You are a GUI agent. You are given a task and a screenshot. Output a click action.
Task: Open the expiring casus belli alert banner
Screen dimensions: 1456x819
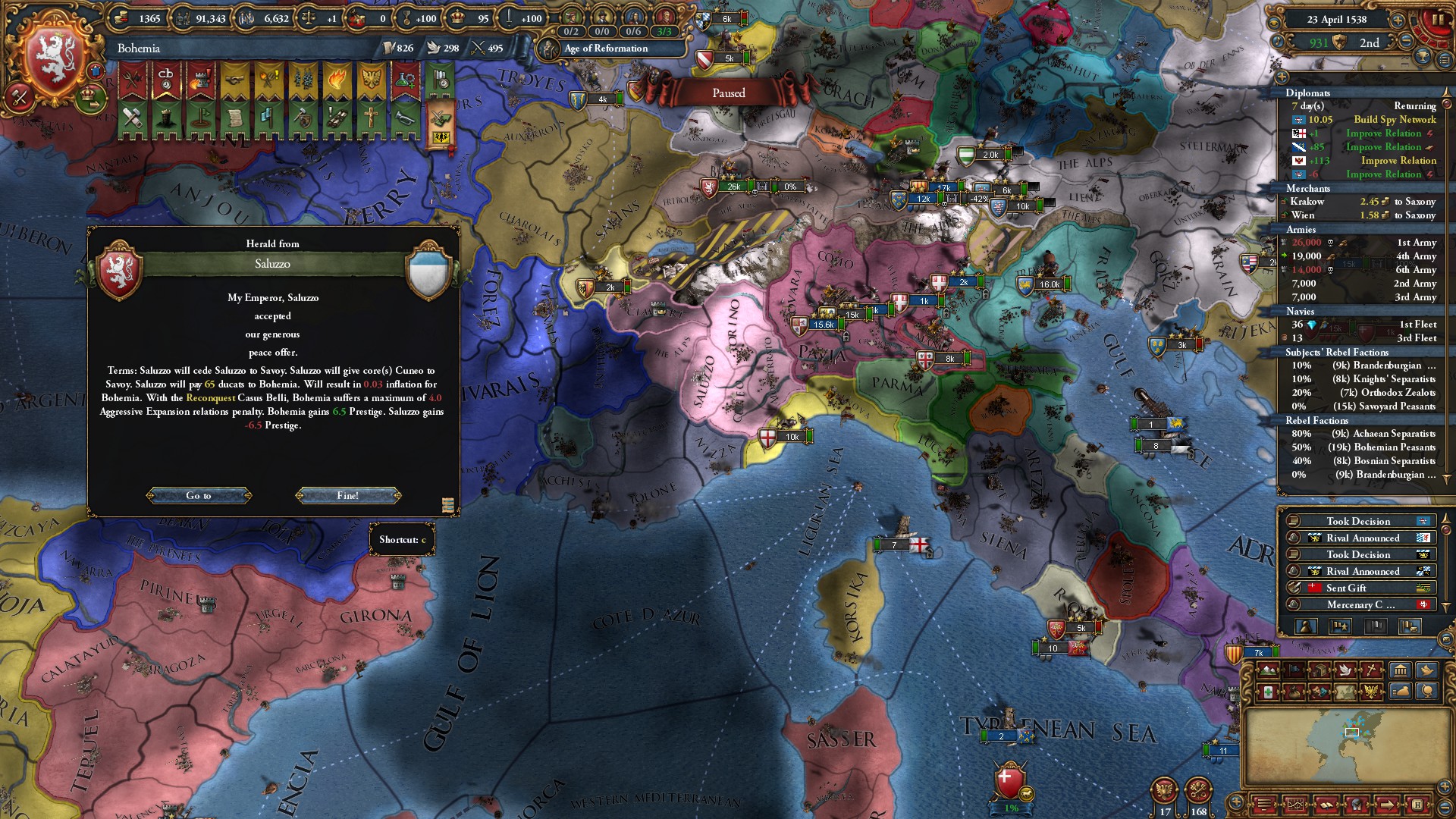click(166, 81)
